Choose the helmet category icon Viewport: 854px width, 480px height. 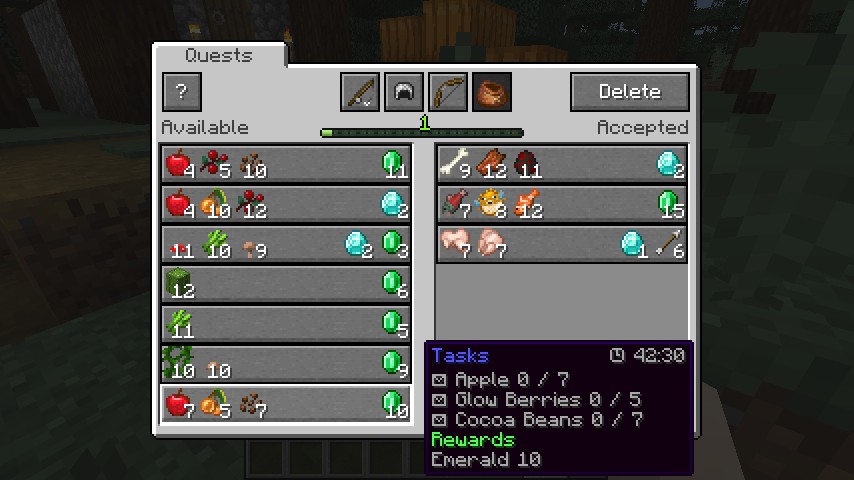click(403, 92)
